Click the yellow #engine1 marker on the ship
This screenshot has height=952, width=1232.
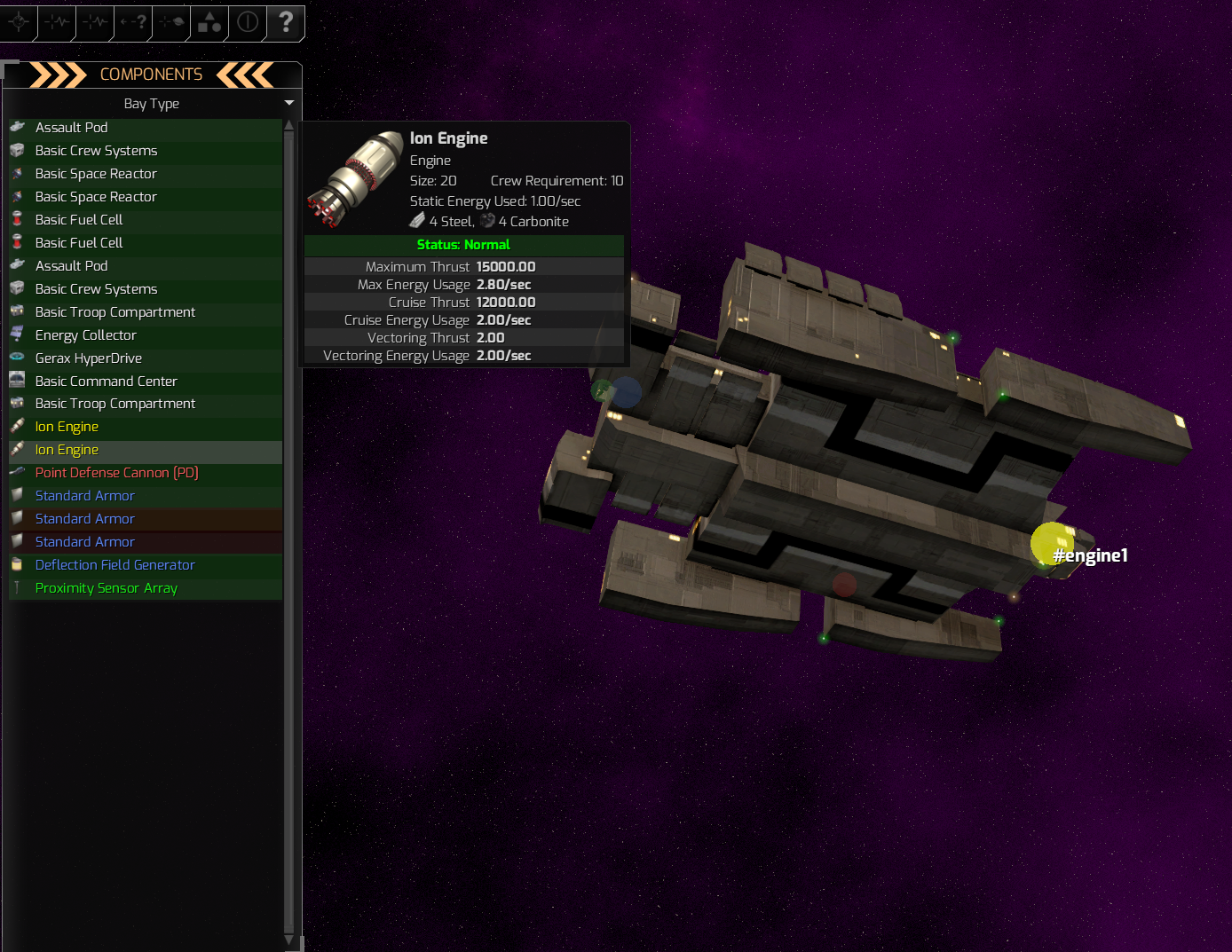pyautogui.click(x=1052, y=543)
